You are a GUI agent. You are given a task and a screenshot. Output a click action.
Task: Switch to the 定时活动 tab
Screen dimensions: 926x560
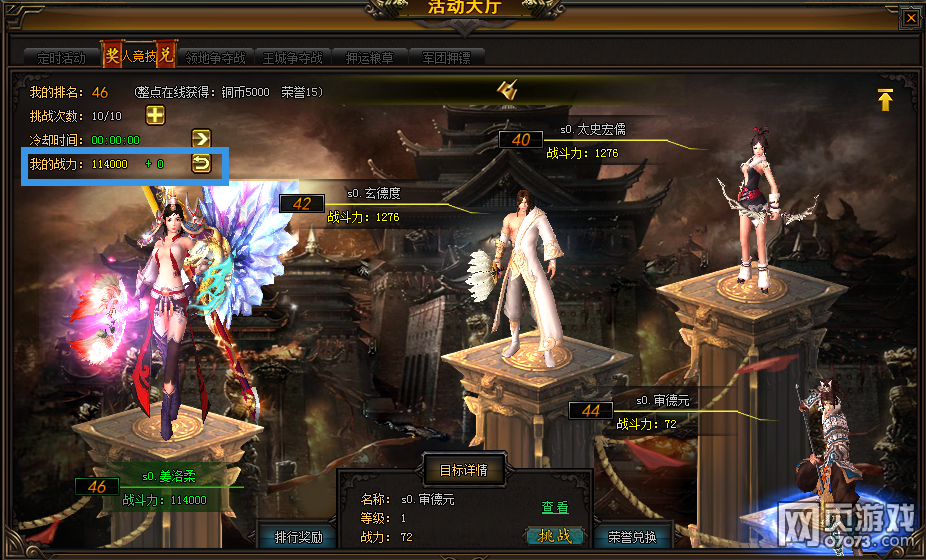61,58
